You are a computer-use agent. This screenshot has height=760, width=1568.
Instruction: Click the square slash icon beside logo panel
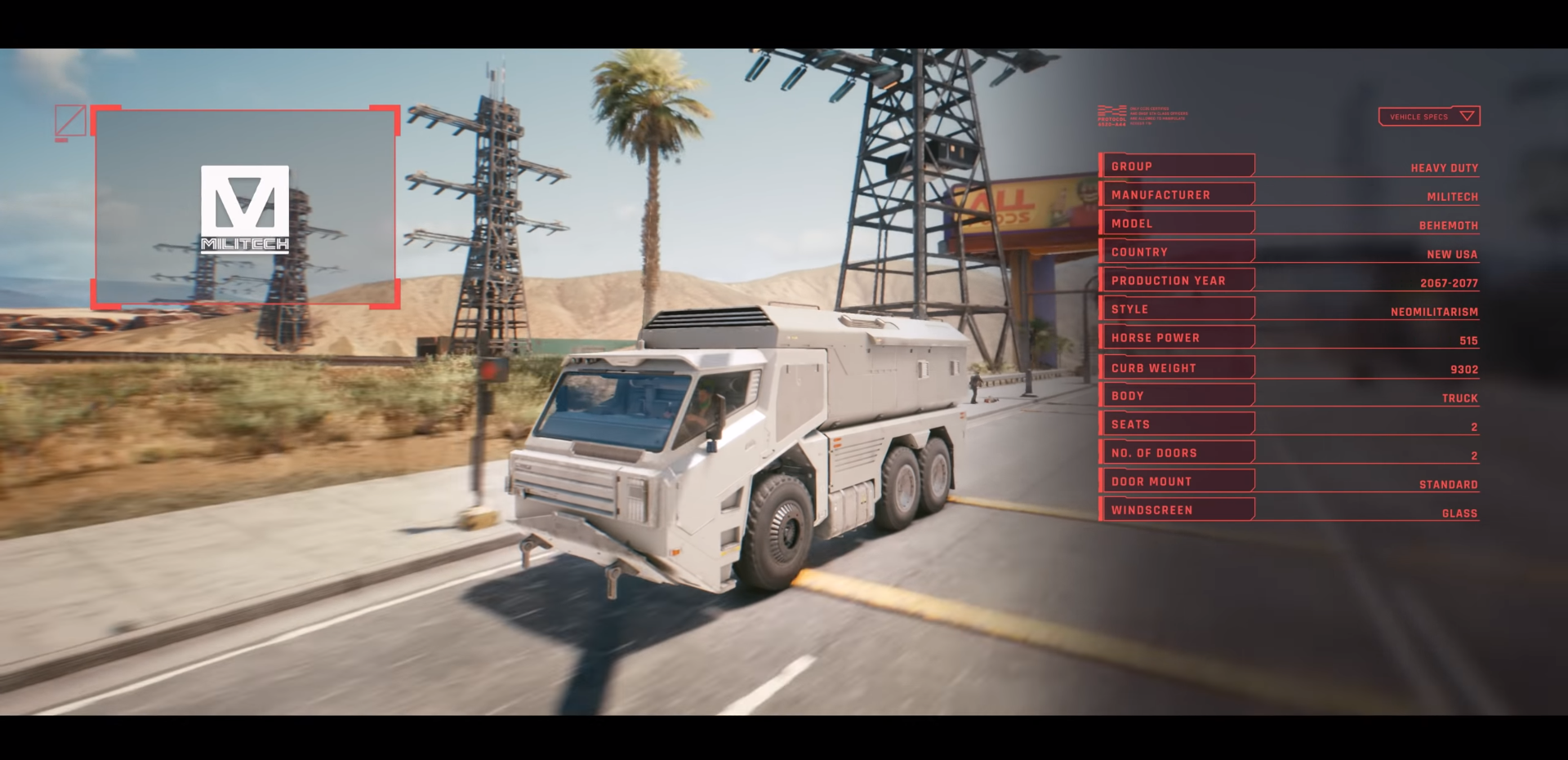click(x=70, y=121)
